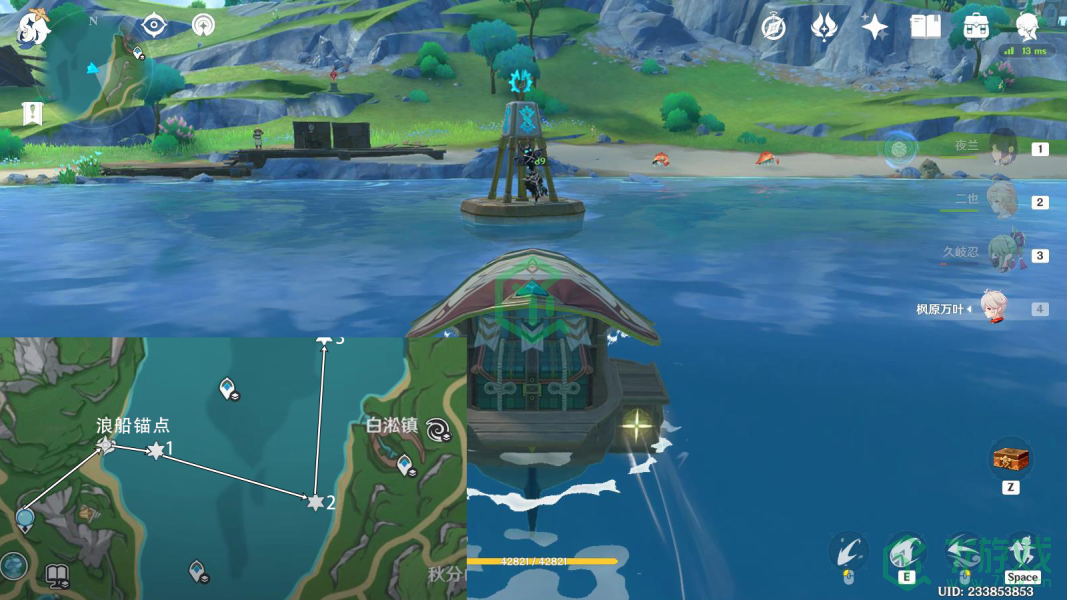Open the open-book handbook icon
This screenshot has width=1067, height=600.
(925, 27)
